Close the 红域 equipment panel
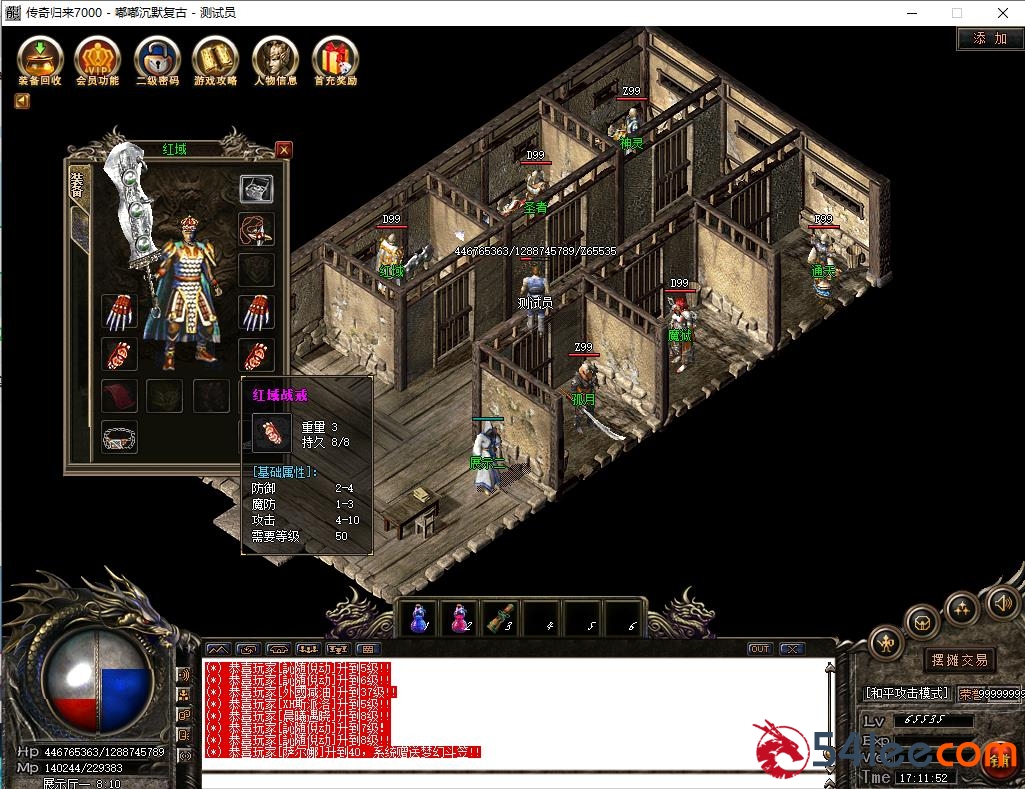 (x=284, y=150)
